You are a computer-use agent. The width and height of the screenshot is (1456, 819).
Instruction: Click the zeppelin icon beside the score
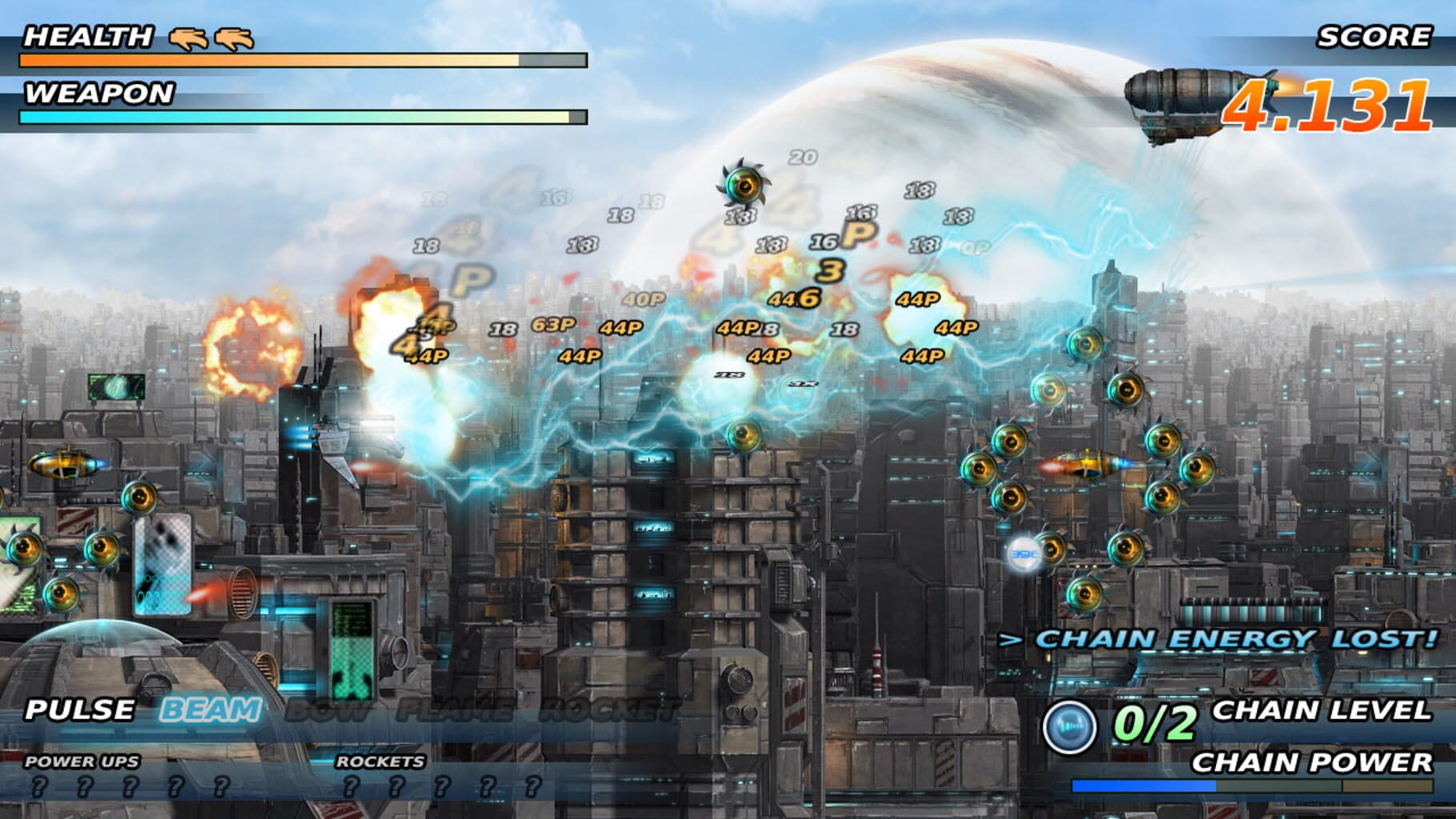click(1182, 98)
